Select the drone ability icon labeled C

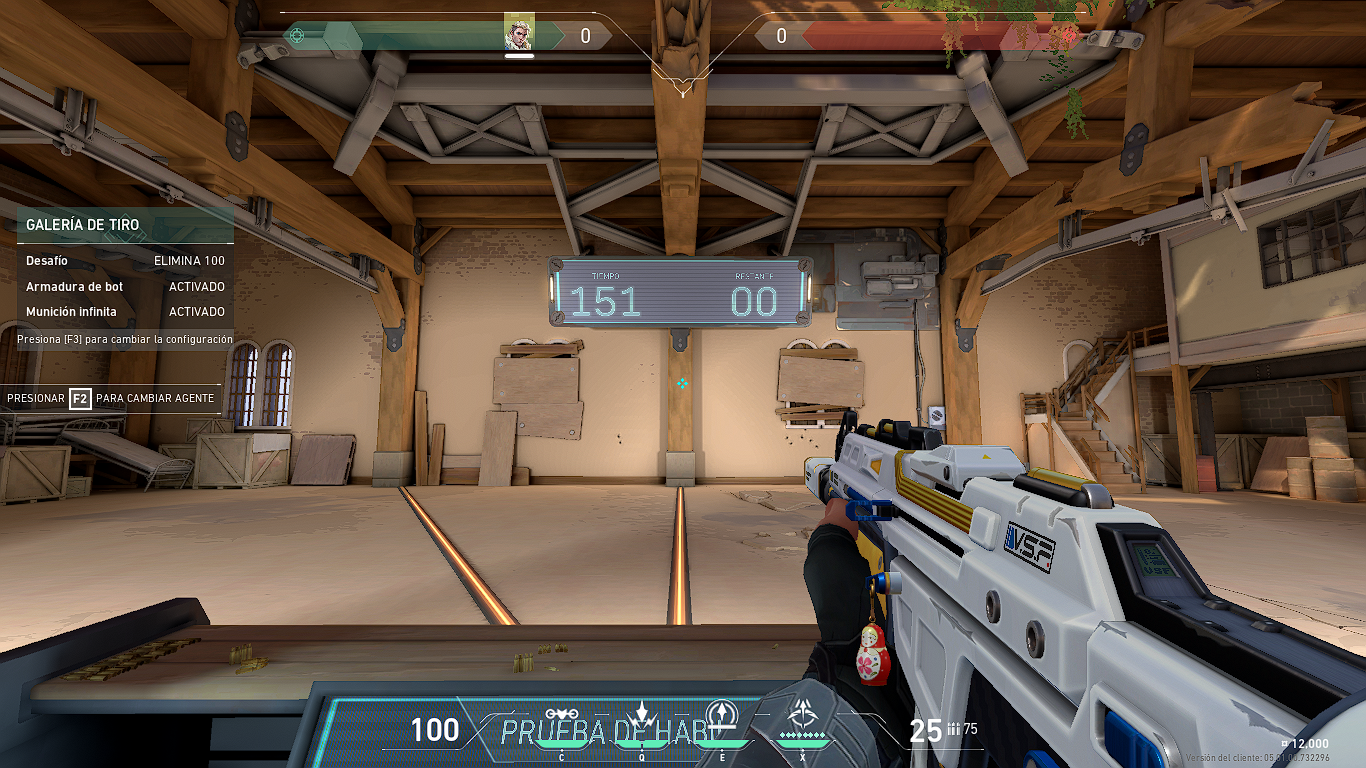[562, 716]
